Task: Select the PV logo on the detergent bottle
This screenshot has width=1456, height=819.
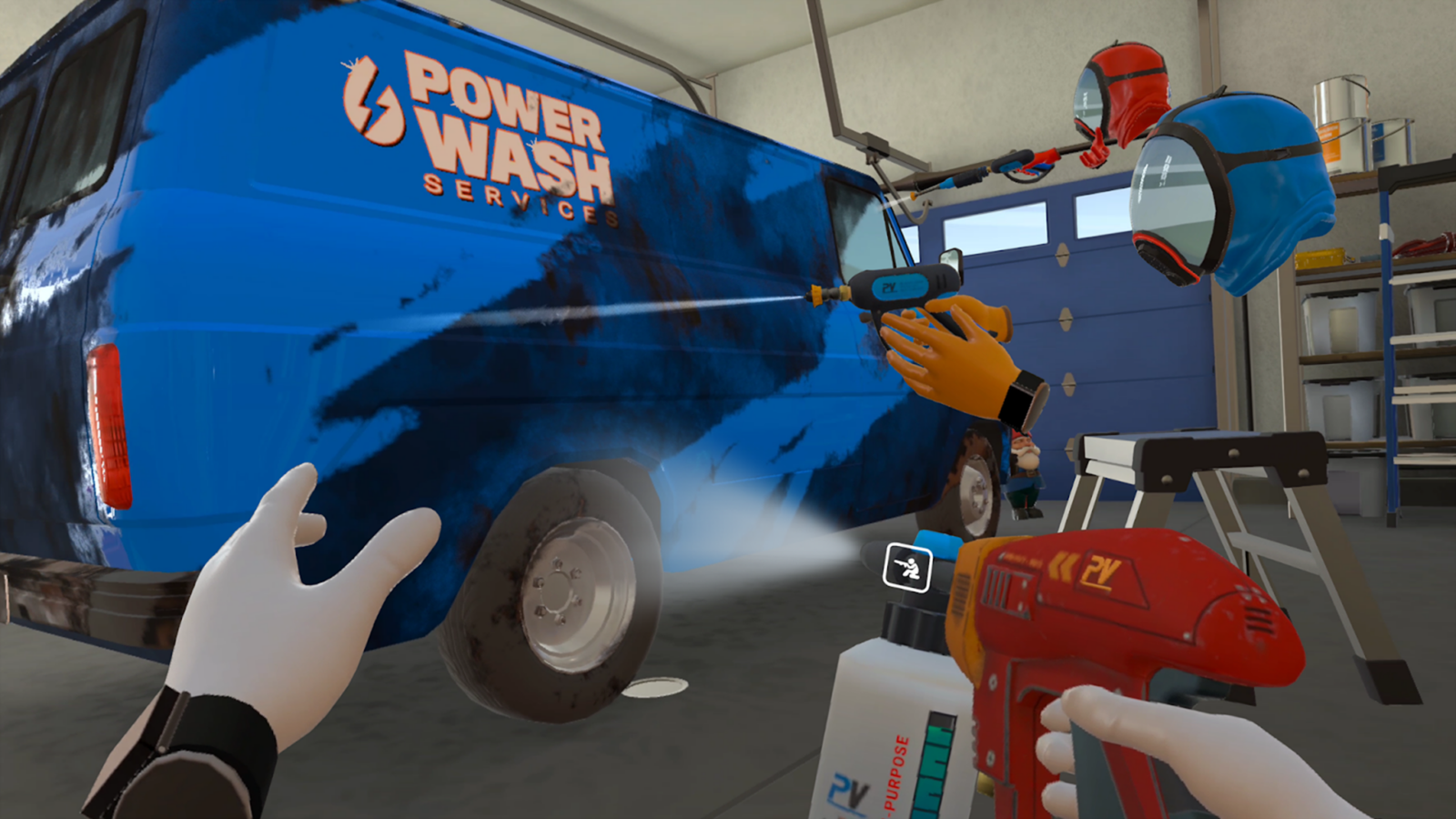Action: [847, 788]
